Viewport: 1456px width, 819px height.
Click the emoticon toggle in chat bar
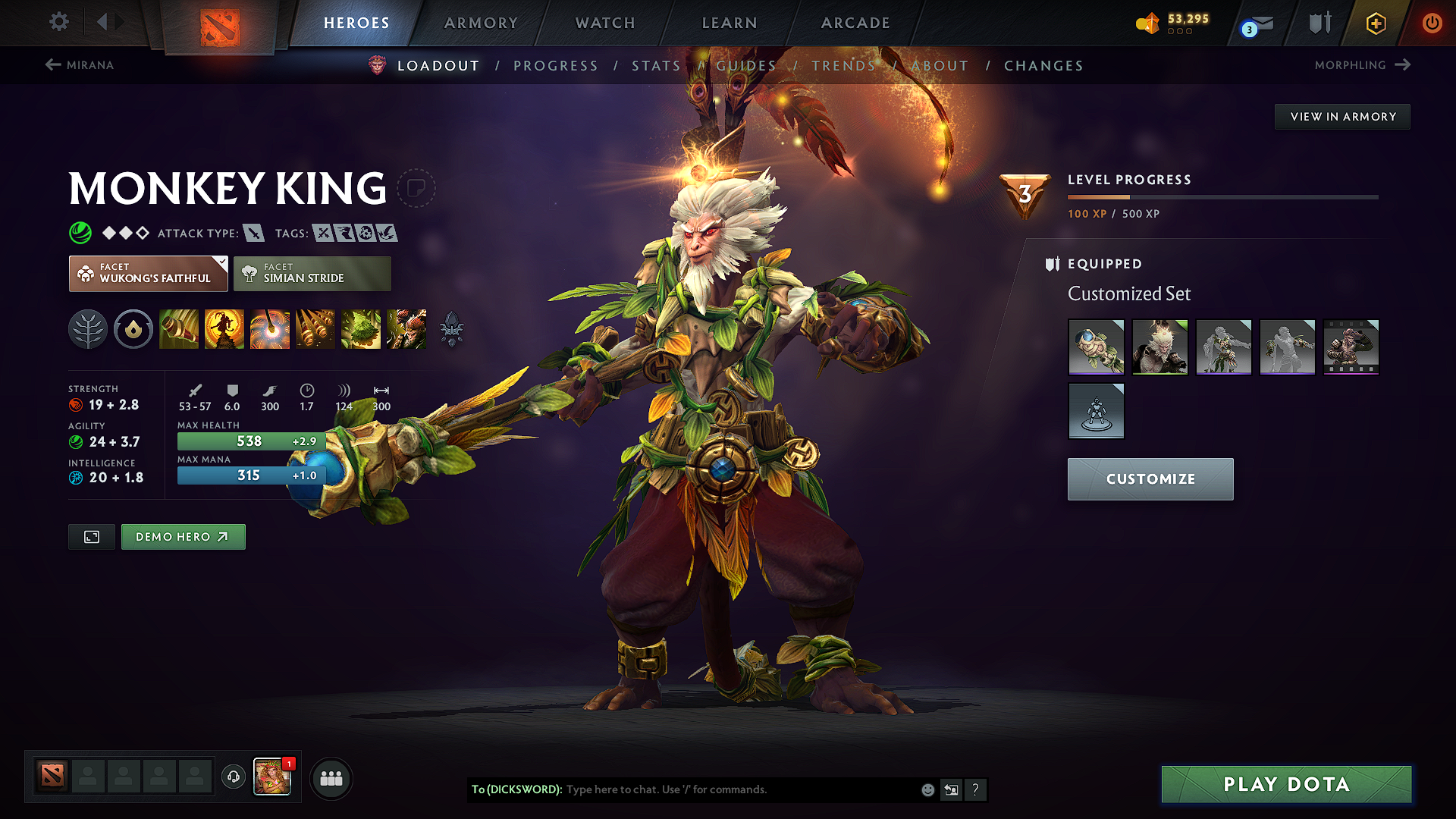[x=927, y=789]
